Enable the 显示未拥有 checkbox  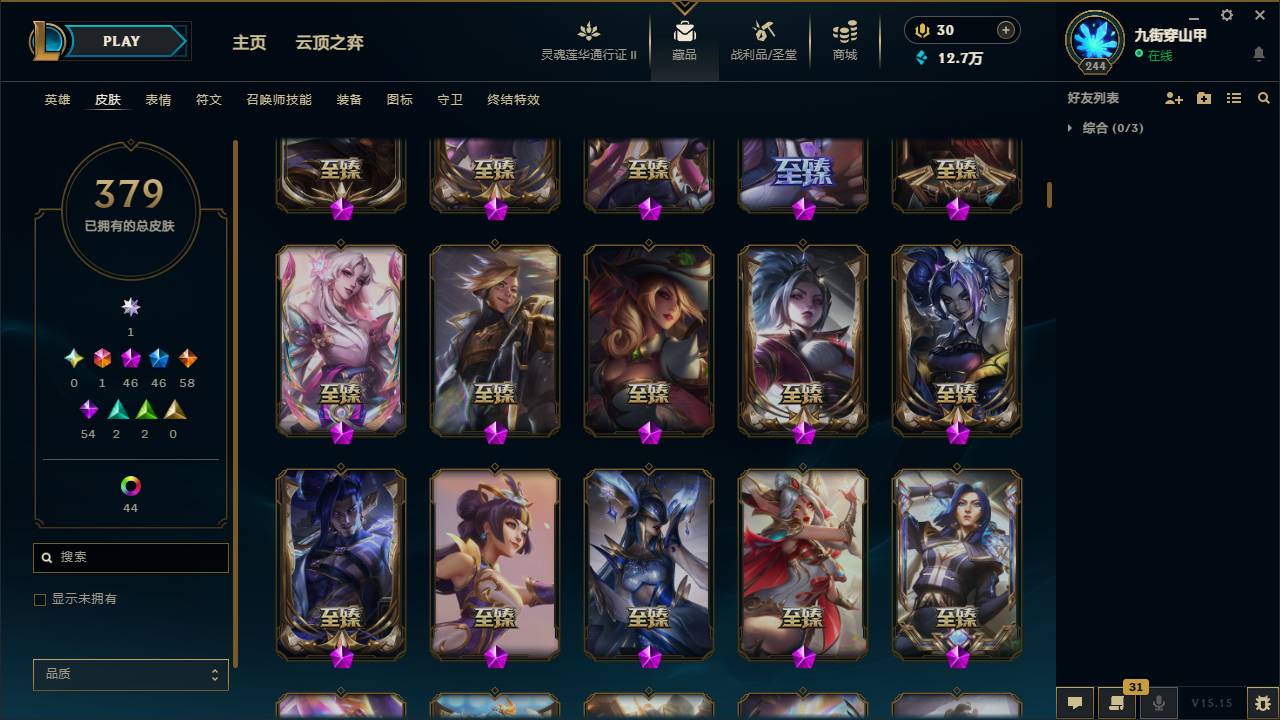point(40,599)
